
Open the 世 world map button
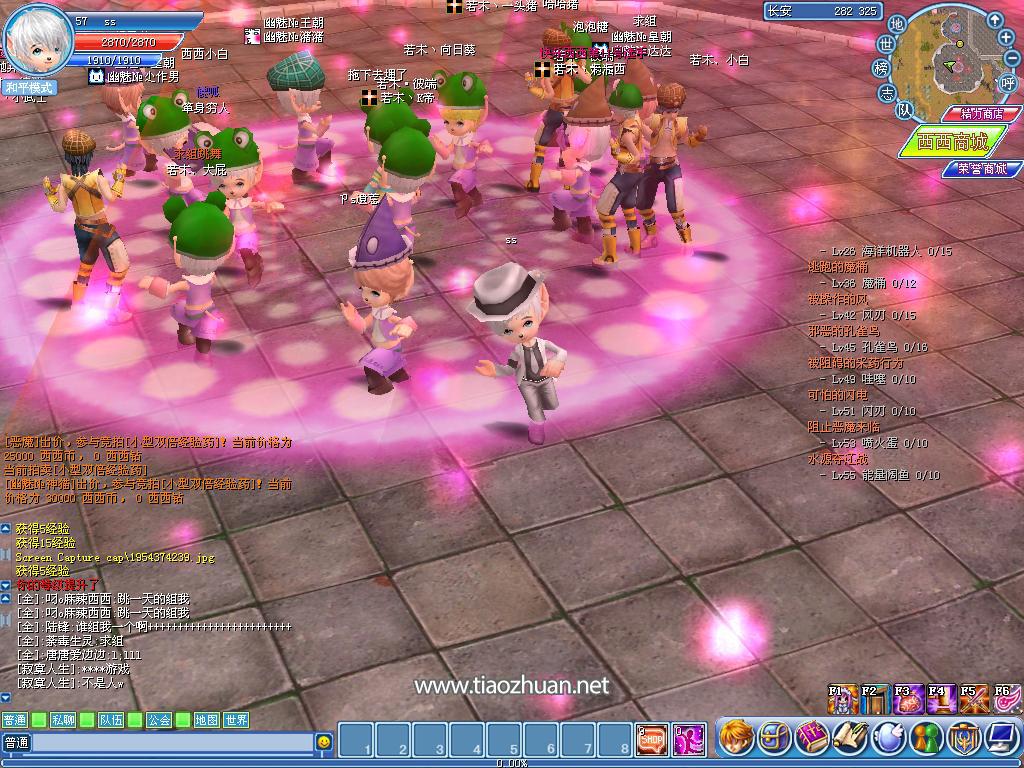coord(886,44)
